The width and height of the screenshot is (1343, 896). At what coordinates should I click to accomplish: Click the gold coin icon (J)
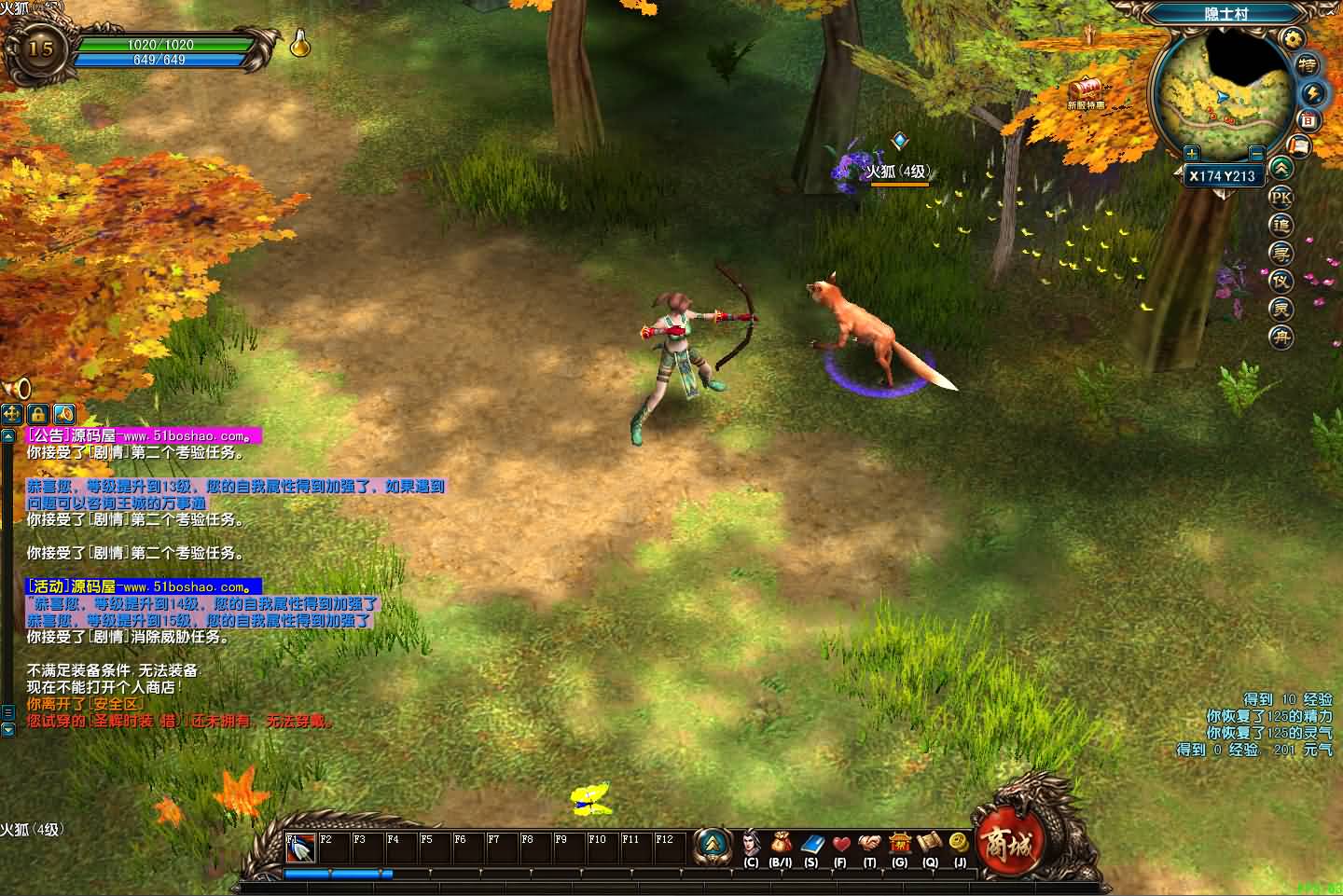coord(959,843)
